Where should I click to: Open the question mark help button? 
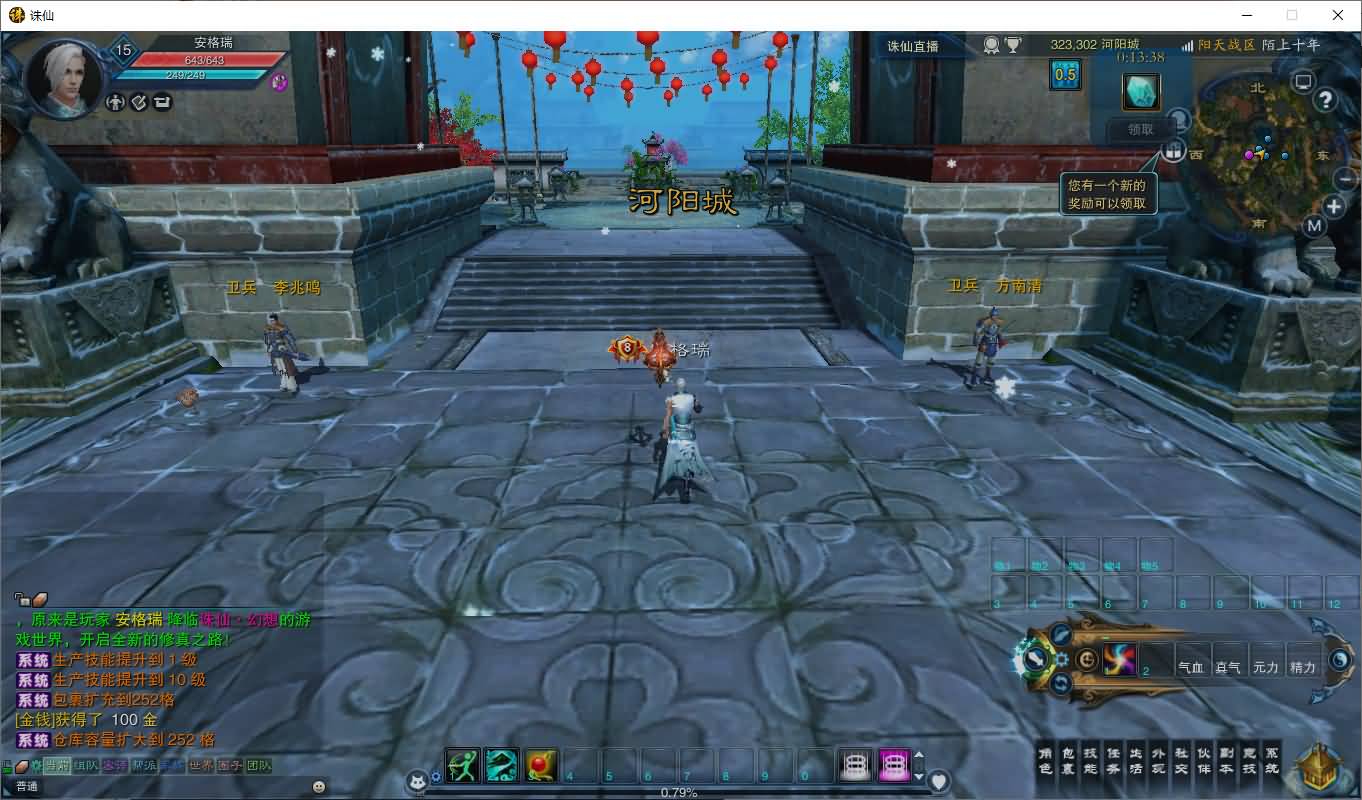[x=1325, y=99]
